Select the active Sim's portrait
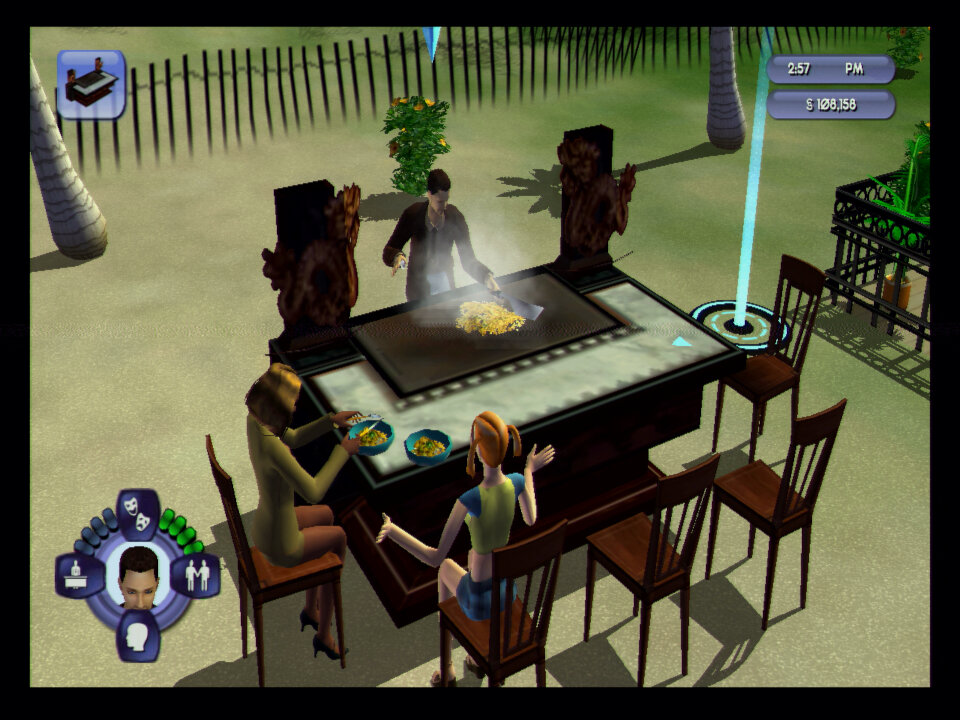 pyautogui.click(x=138, y=576)
